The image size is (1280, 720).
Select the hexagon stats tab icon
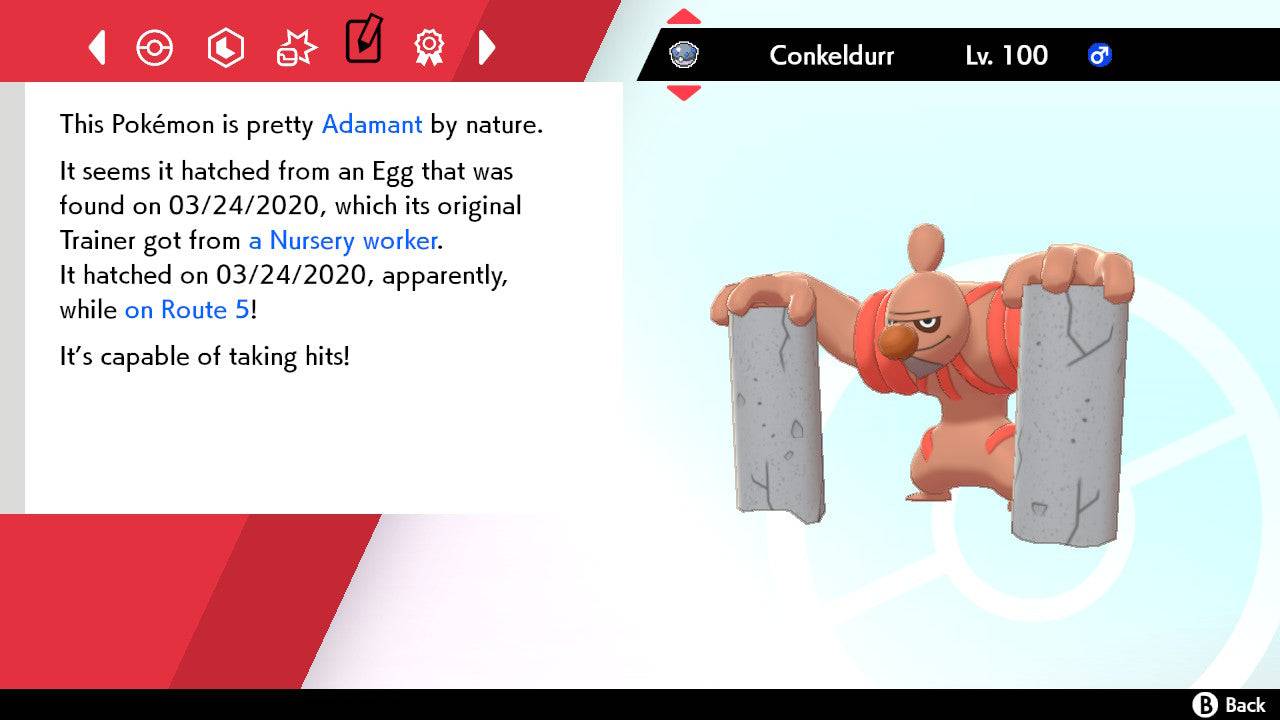click(225, 47)
